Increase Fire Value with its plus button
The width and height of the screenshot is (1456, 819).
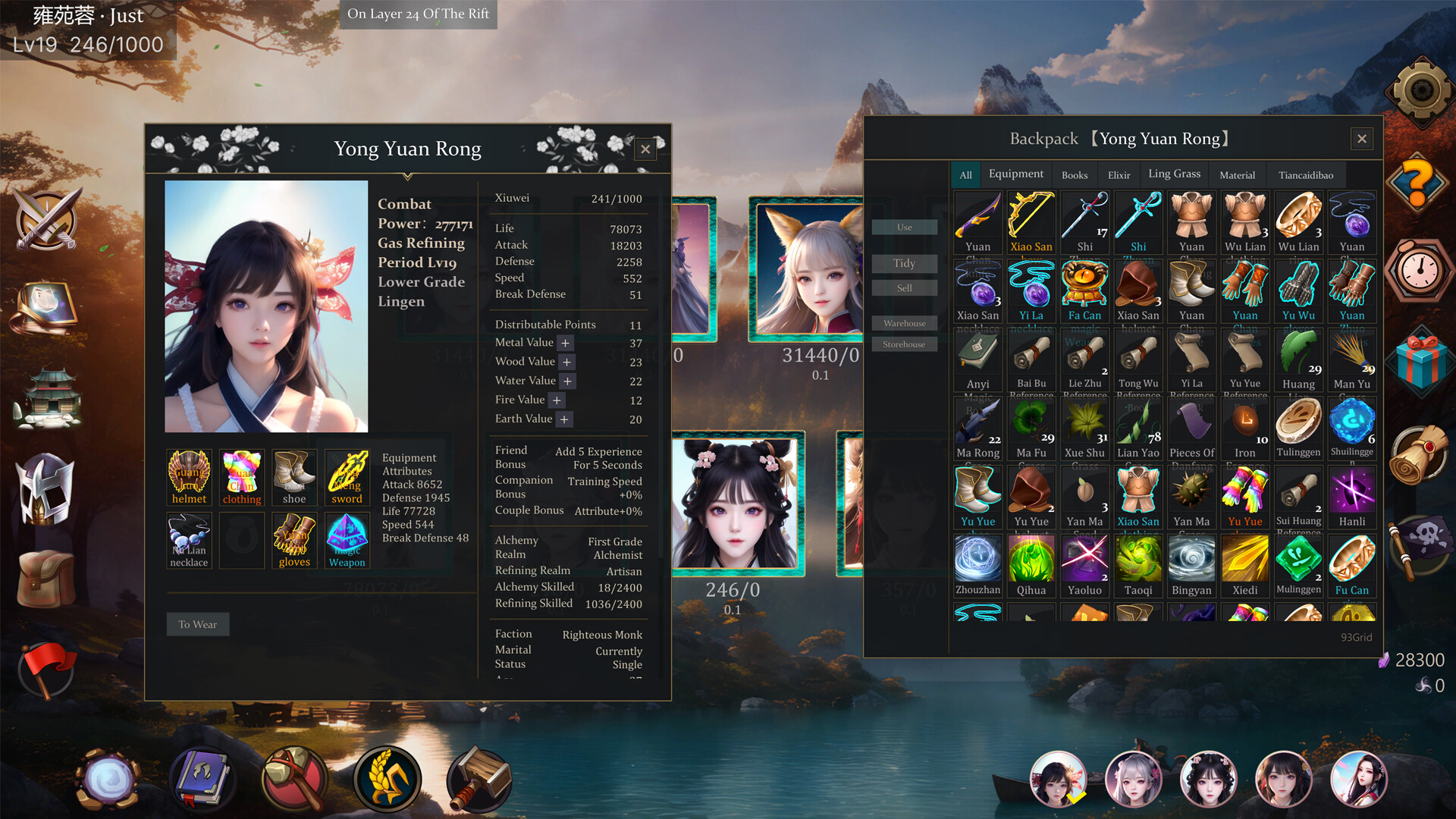click(557, 400)
